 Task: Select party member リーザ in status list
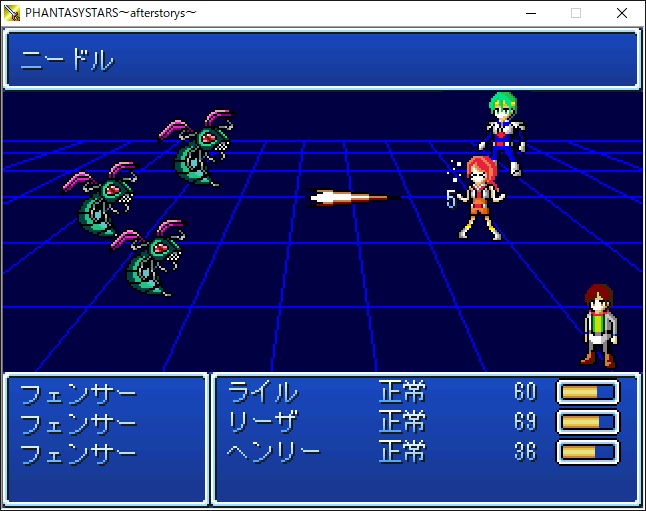pyautogui.click(x=263, y=421)
